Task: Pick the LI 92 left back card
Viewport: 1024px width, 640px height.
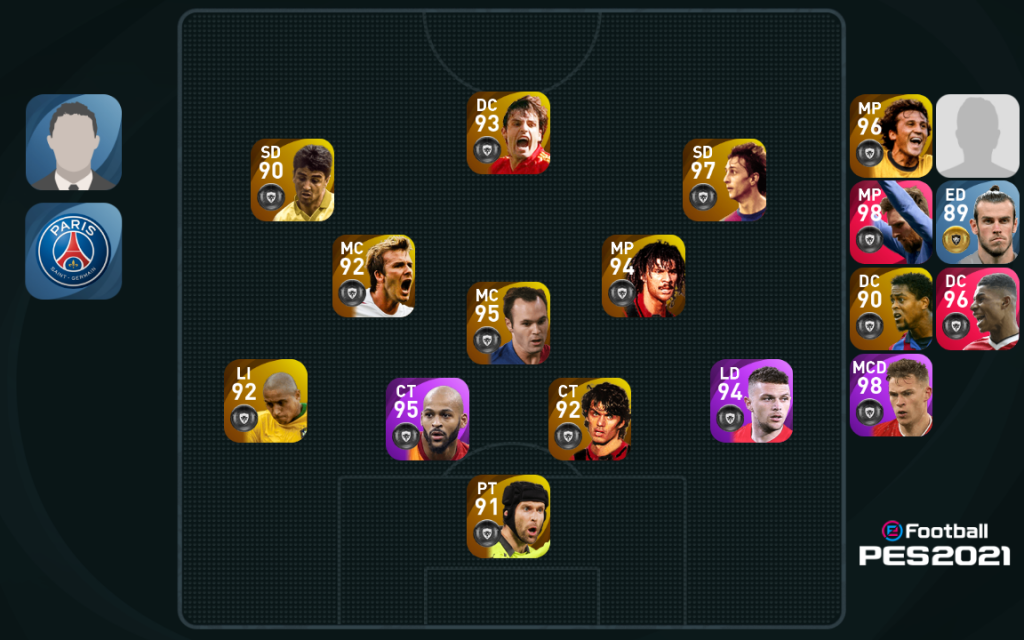Action: coord(265,401)
